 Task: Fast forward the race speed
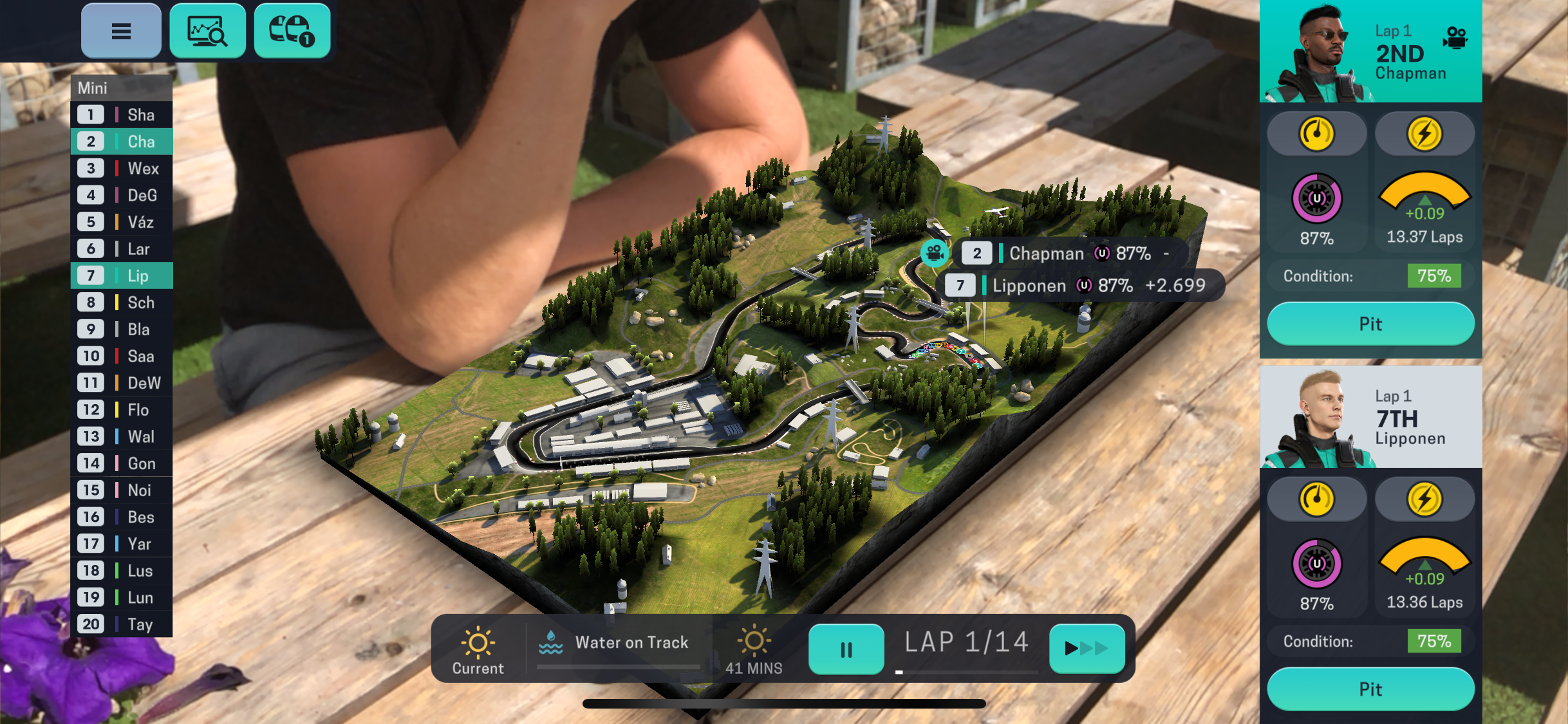(1087, 649)
